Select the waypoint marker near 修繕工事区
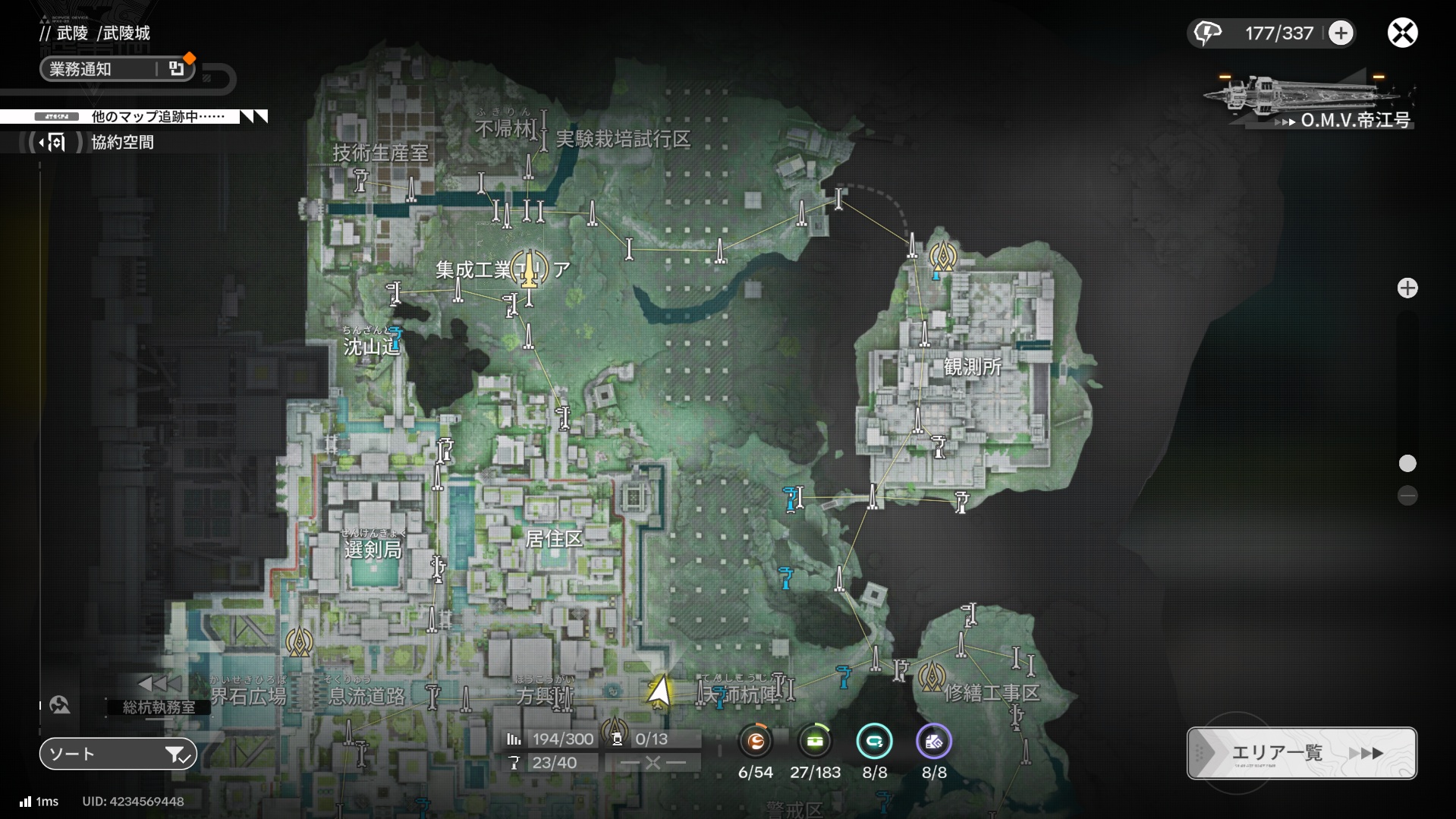The height and width of the screenshot is (819, 1456). 931,675
